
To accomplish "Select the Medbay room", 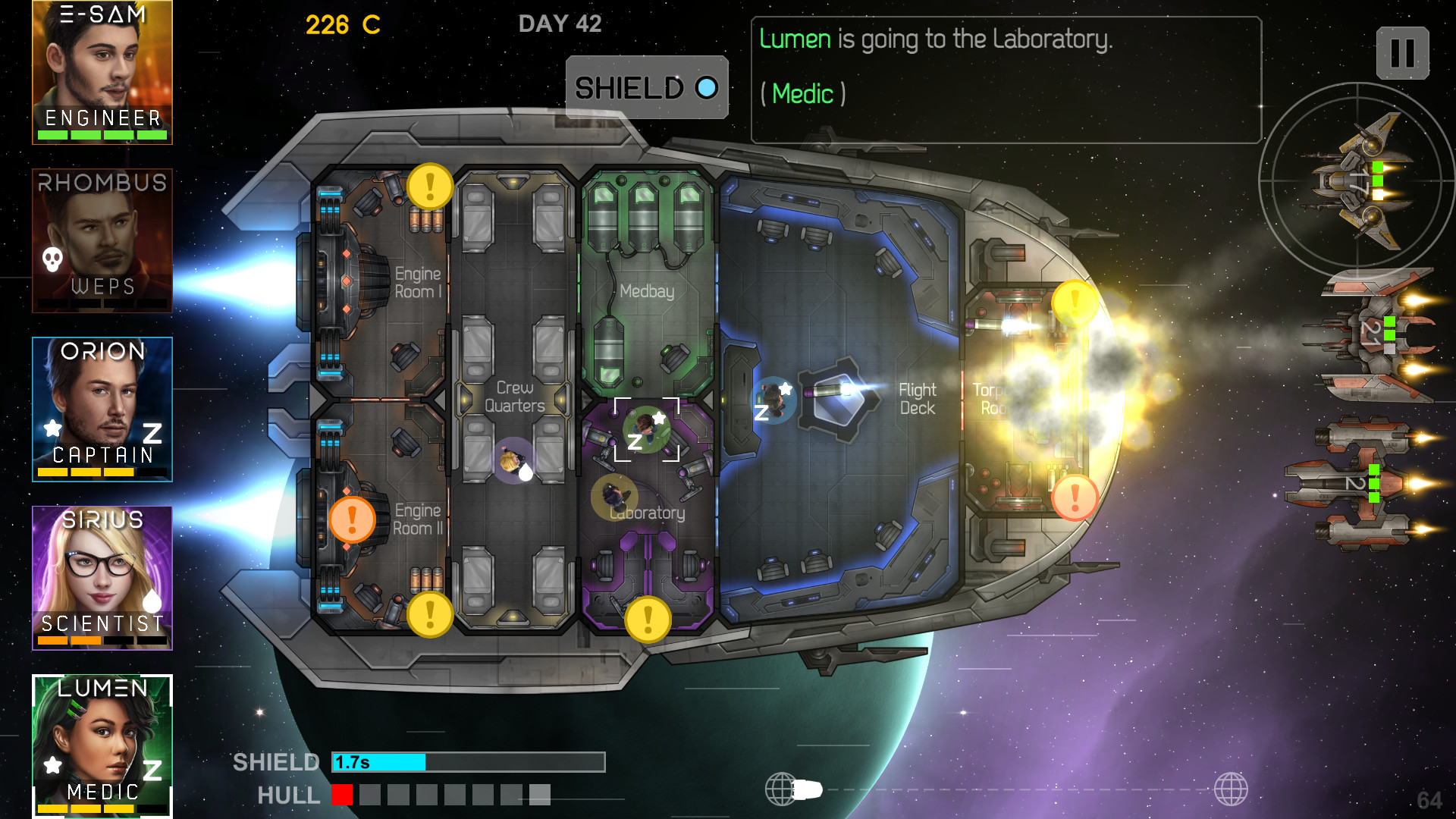I will pyautogui.click(x=647, y=291).
